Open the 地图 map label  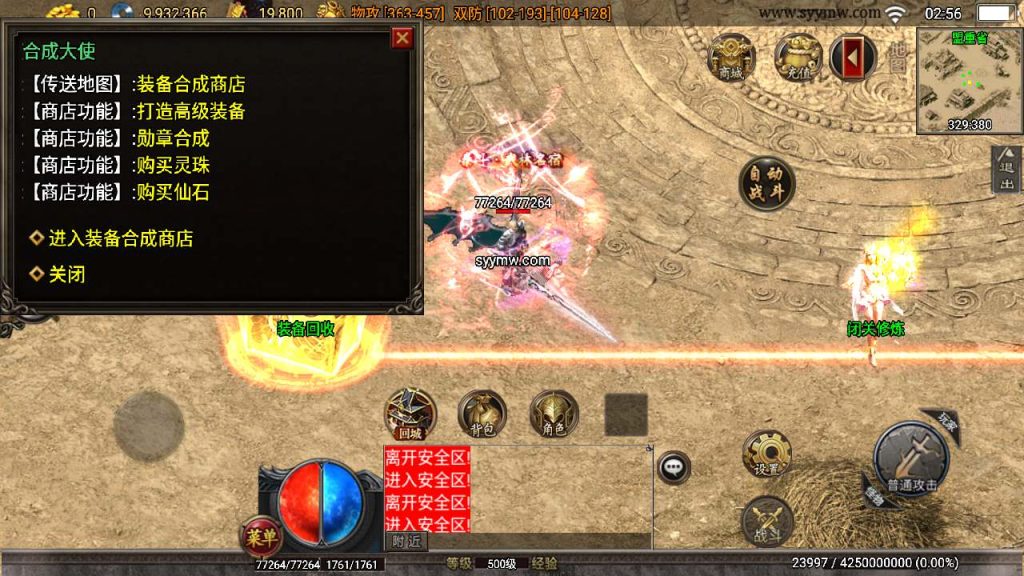click(x=898, y=57)
